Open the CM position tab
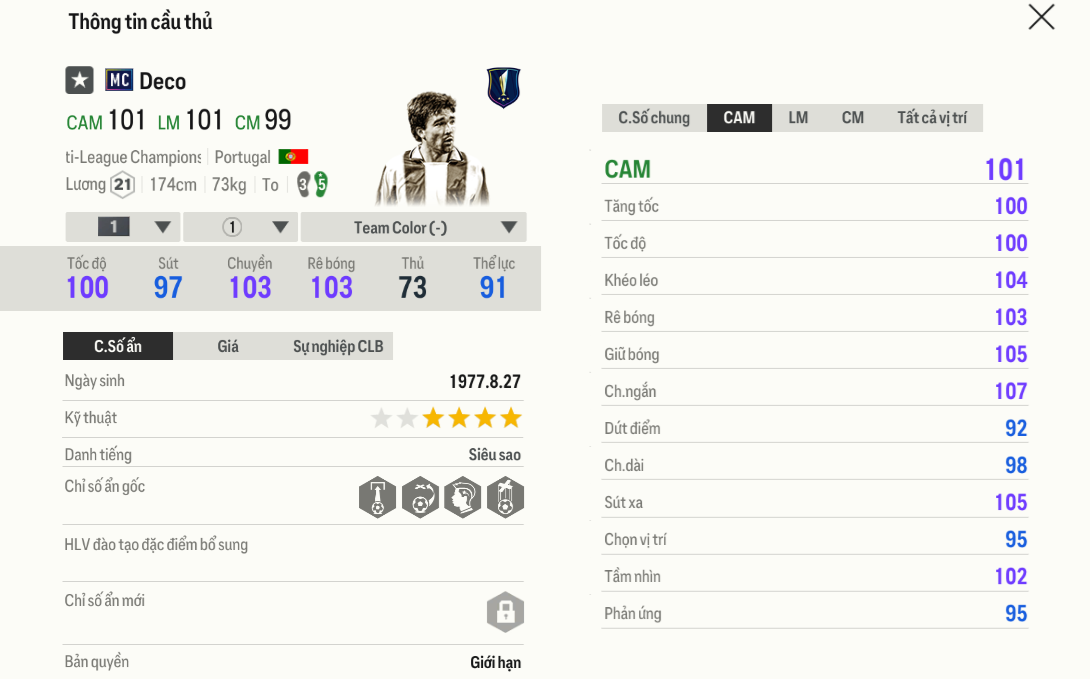 pyautogui.click(x=852, y=118)
